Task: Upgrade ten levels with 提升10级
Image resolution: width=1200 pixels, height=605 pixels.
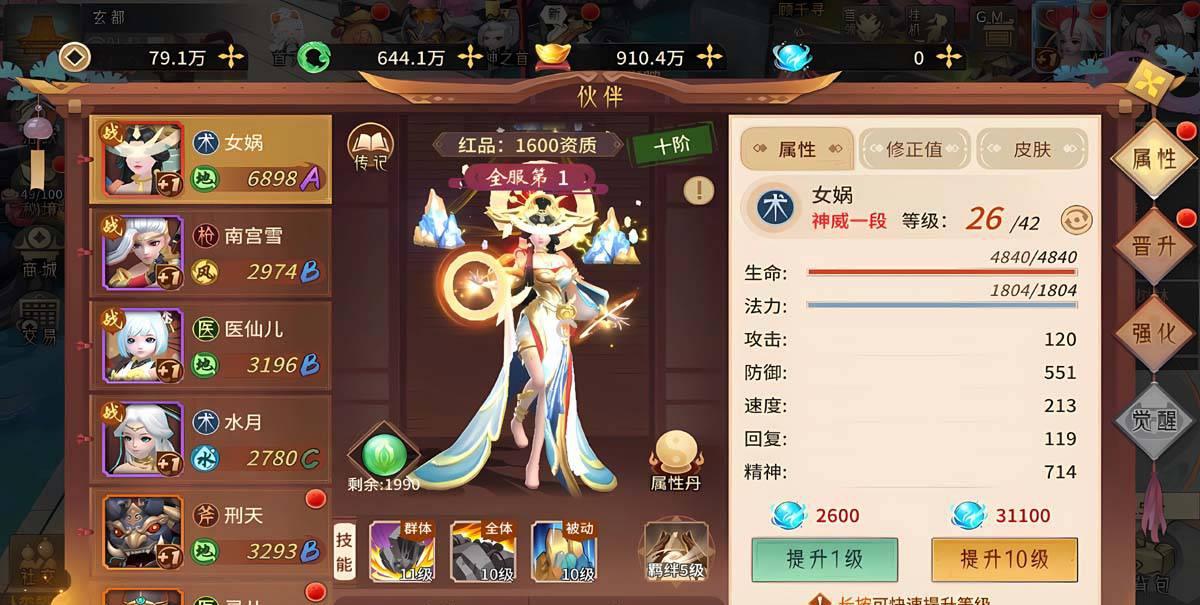Action: pyautogui.click(x=1004, y=559)
